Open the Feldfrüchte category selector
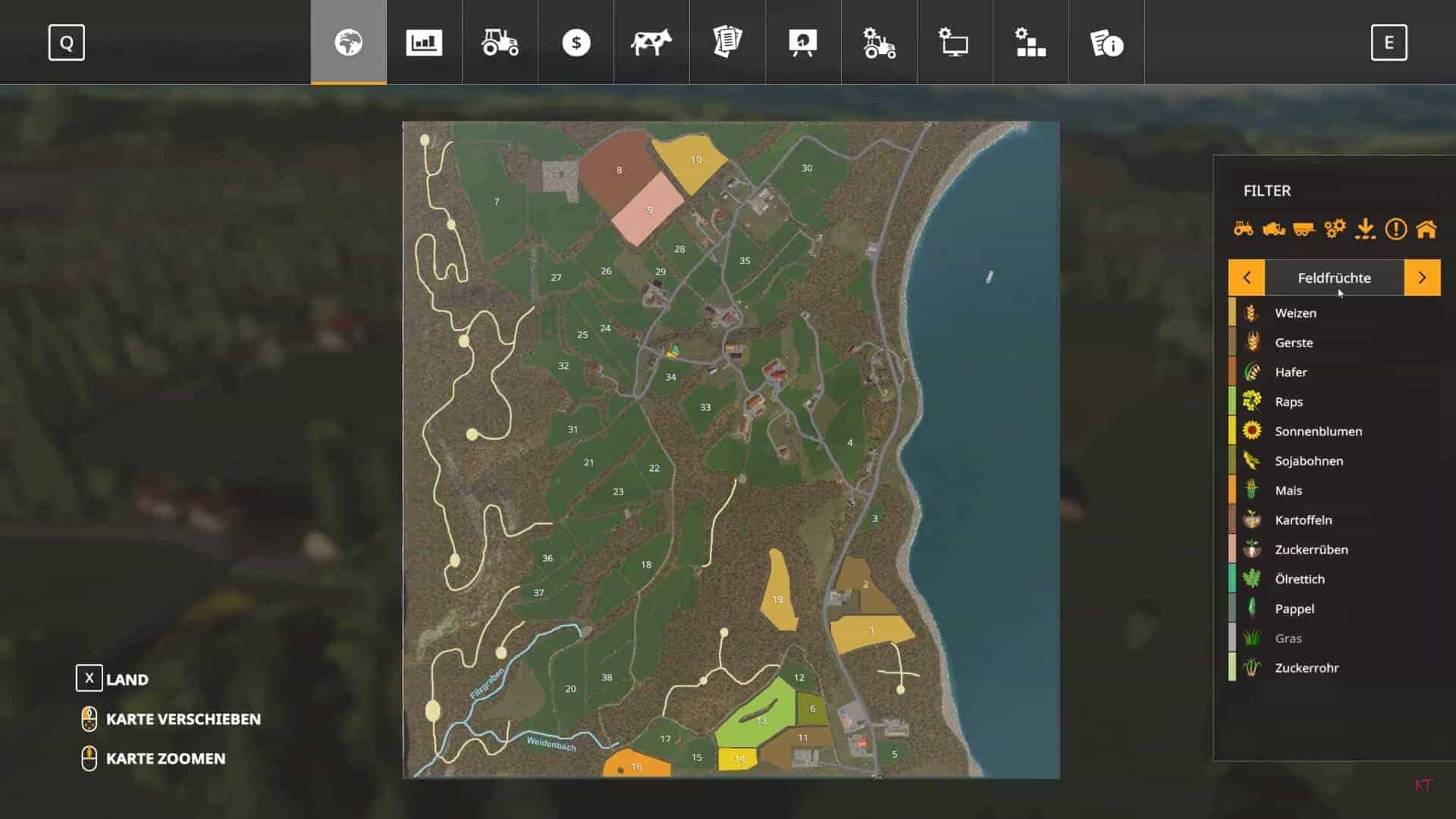Image resolution: width=1456 pixels, height=819 pixels. [x=1334, y=278]
